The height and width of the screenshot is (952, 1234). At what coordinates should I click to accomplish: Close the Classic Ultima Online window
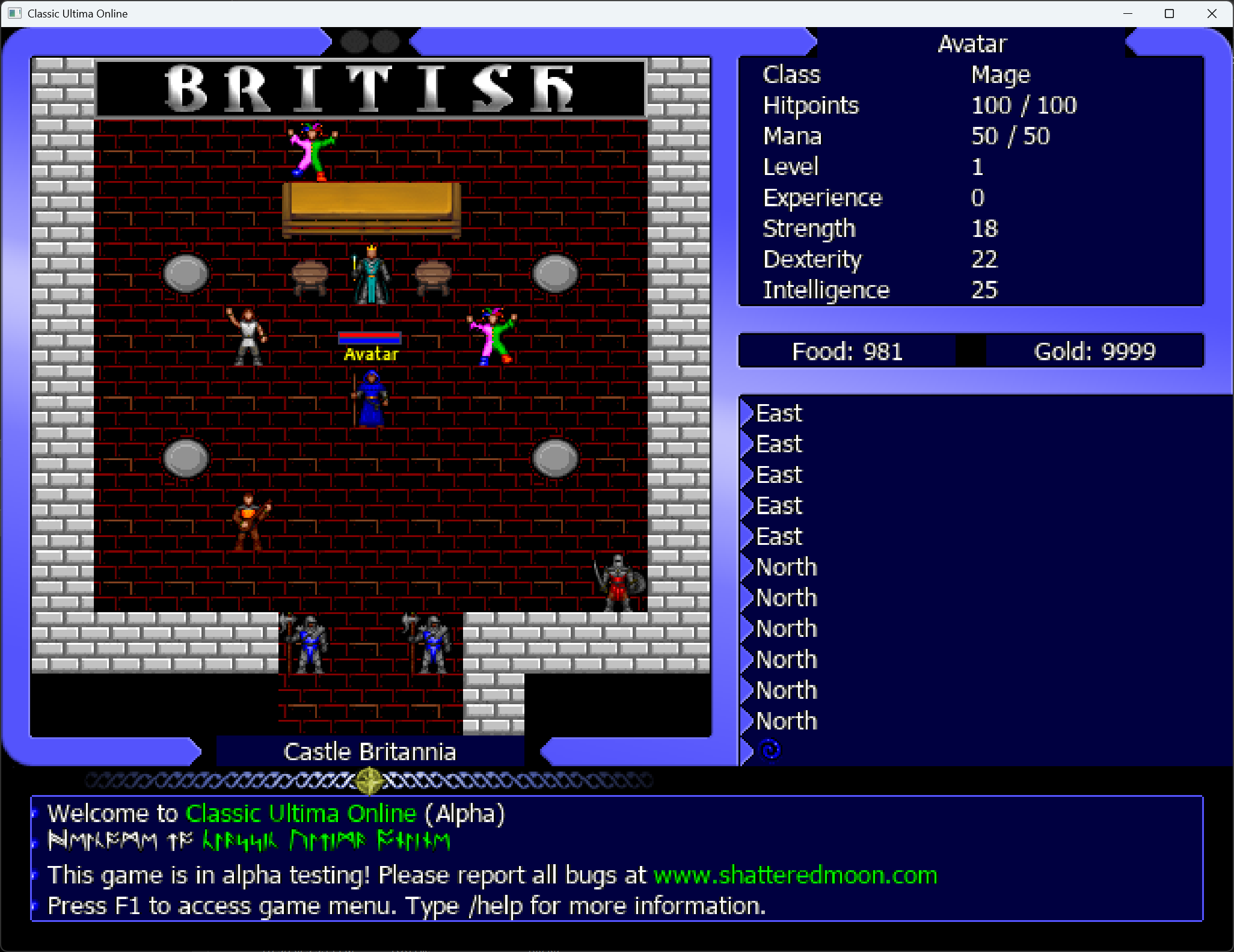coord(1212,13)
